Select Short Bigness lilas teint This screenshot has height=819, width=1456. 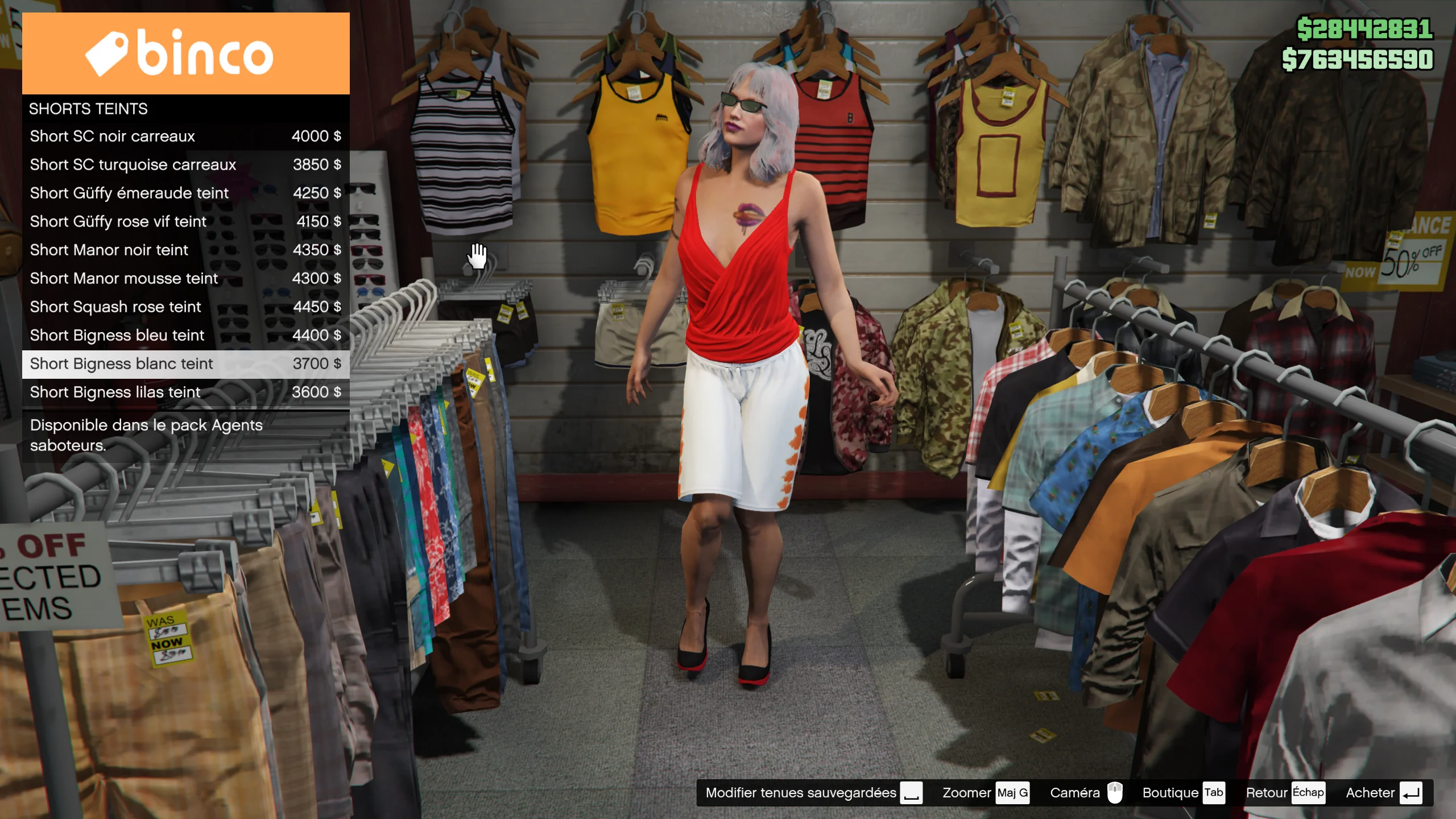185,392
